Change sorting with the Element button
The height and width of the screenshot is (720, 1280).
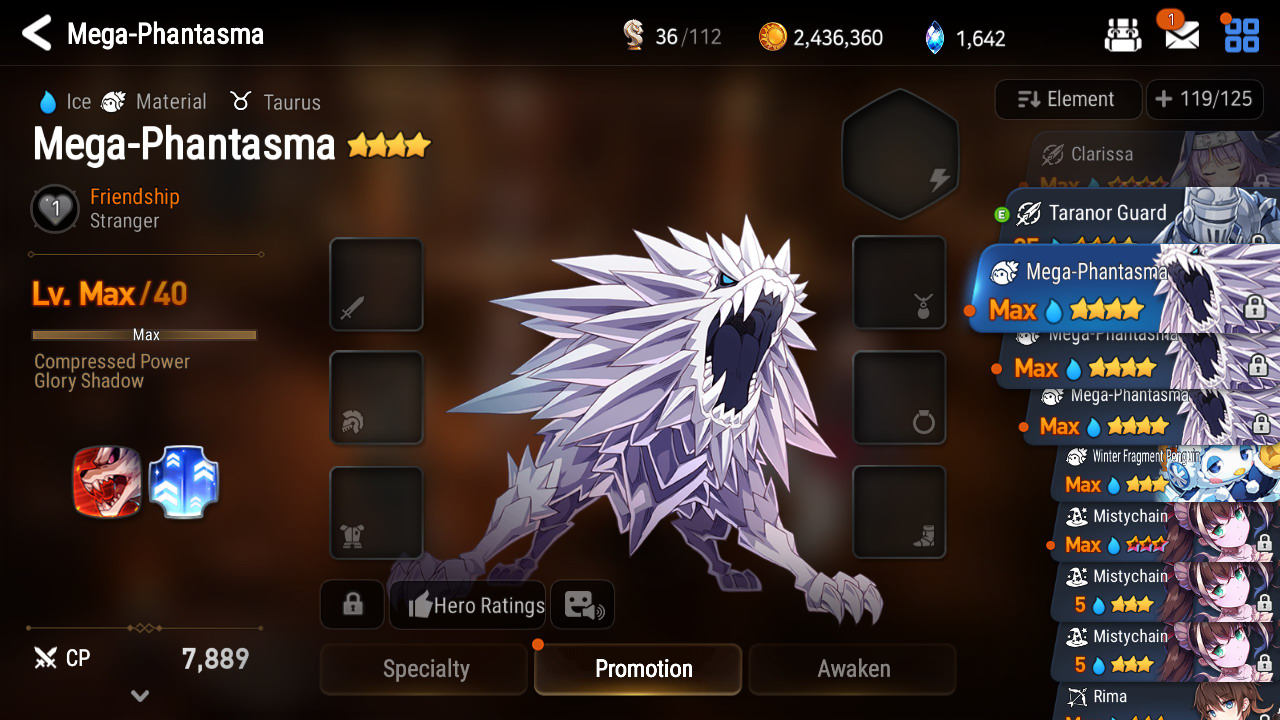pyautogui.click(x=1067, y=100)
